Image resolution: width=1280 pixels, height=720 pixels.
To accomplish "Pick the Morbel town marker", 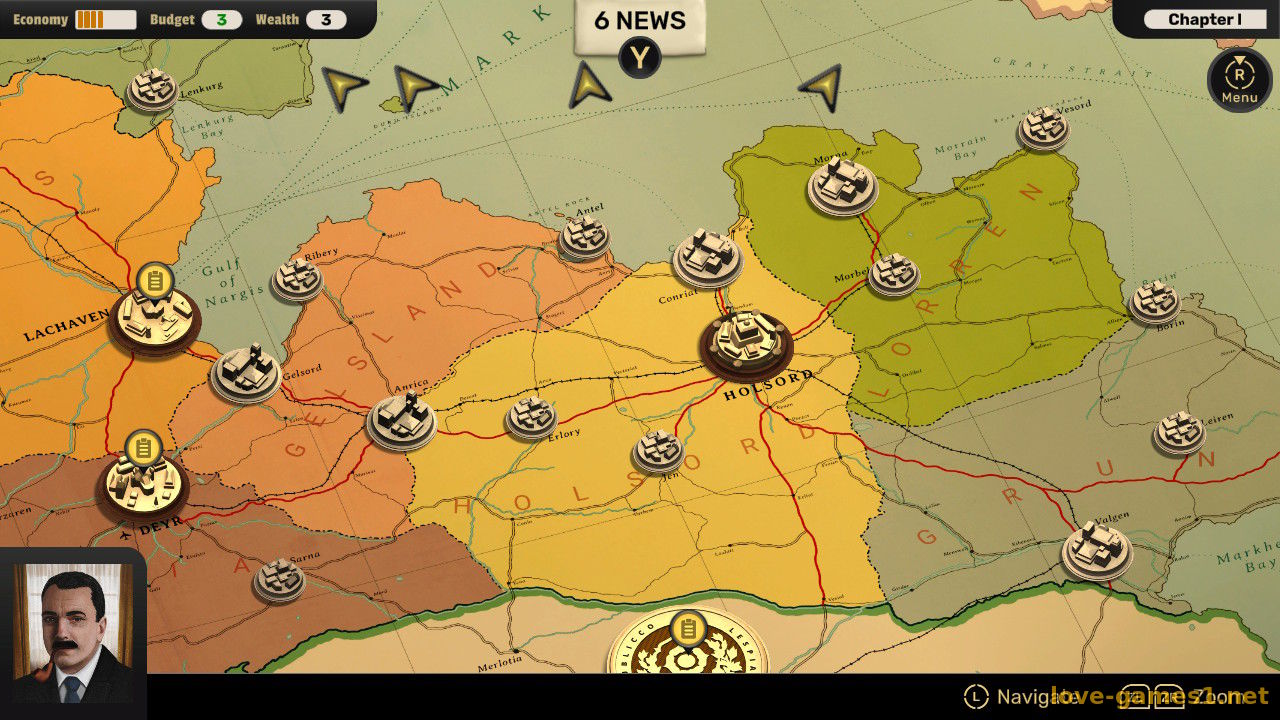I will click(x=893, y=272).
